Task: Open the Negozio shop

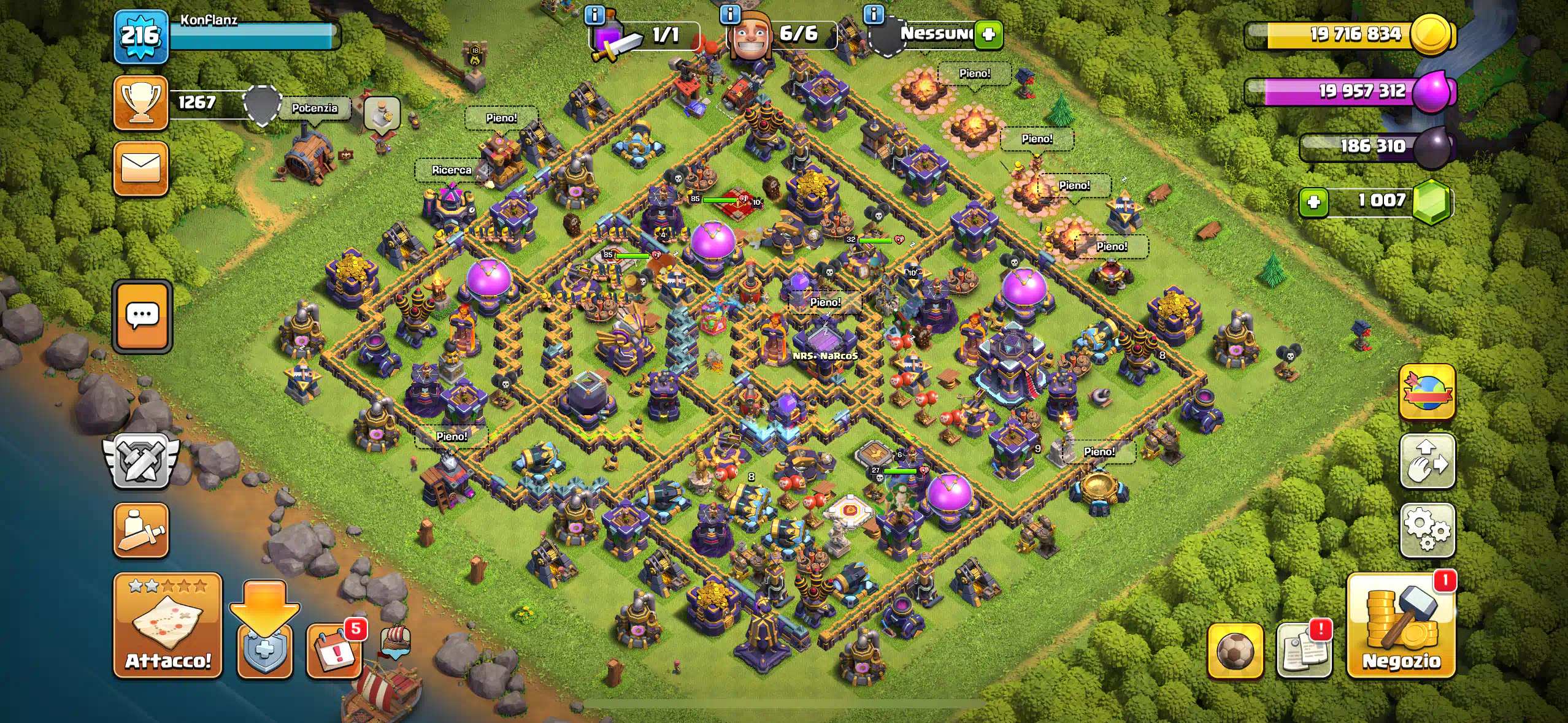Action: click(x=1401, y=626)
